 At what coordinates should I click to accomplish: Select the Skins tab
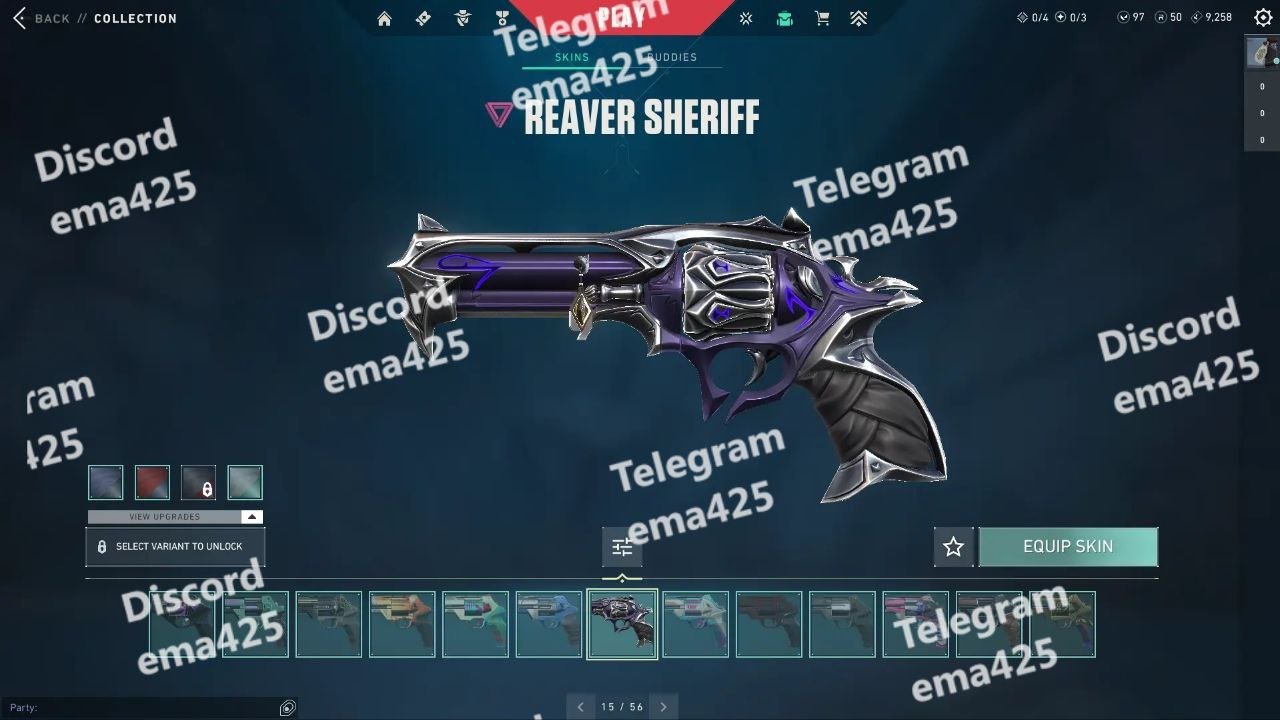click(572, 57)
